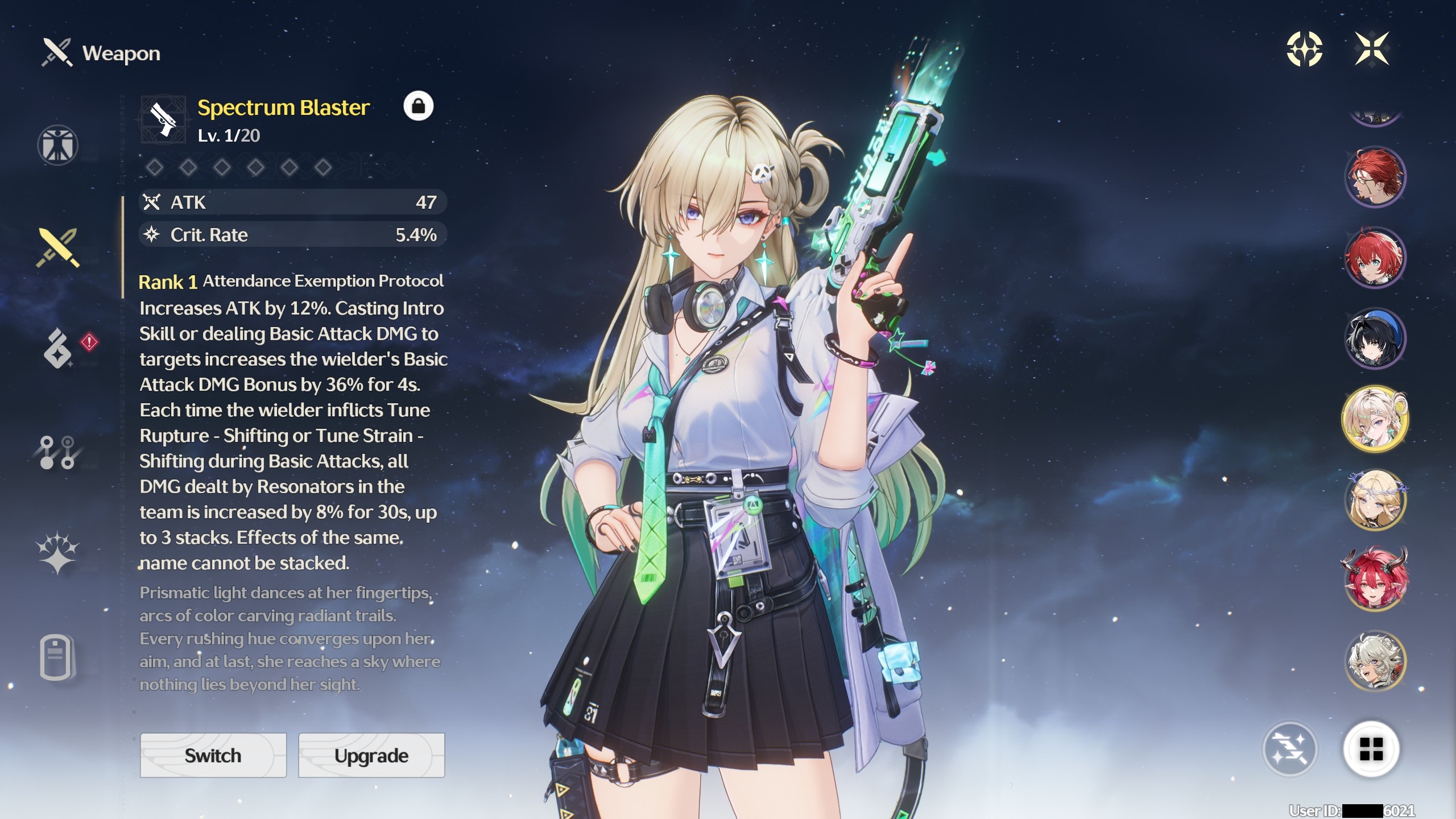Click the round sparkle swap arrows button
Viewport: 1456px width, 819px height.
[1290, 749]
